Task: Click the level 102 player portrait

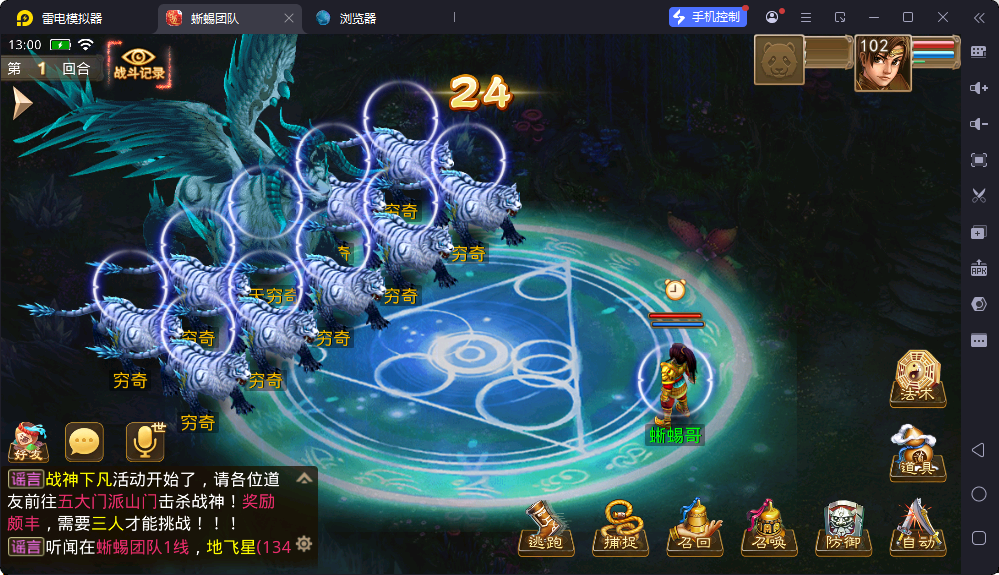Action: click(x=882, y=64)
